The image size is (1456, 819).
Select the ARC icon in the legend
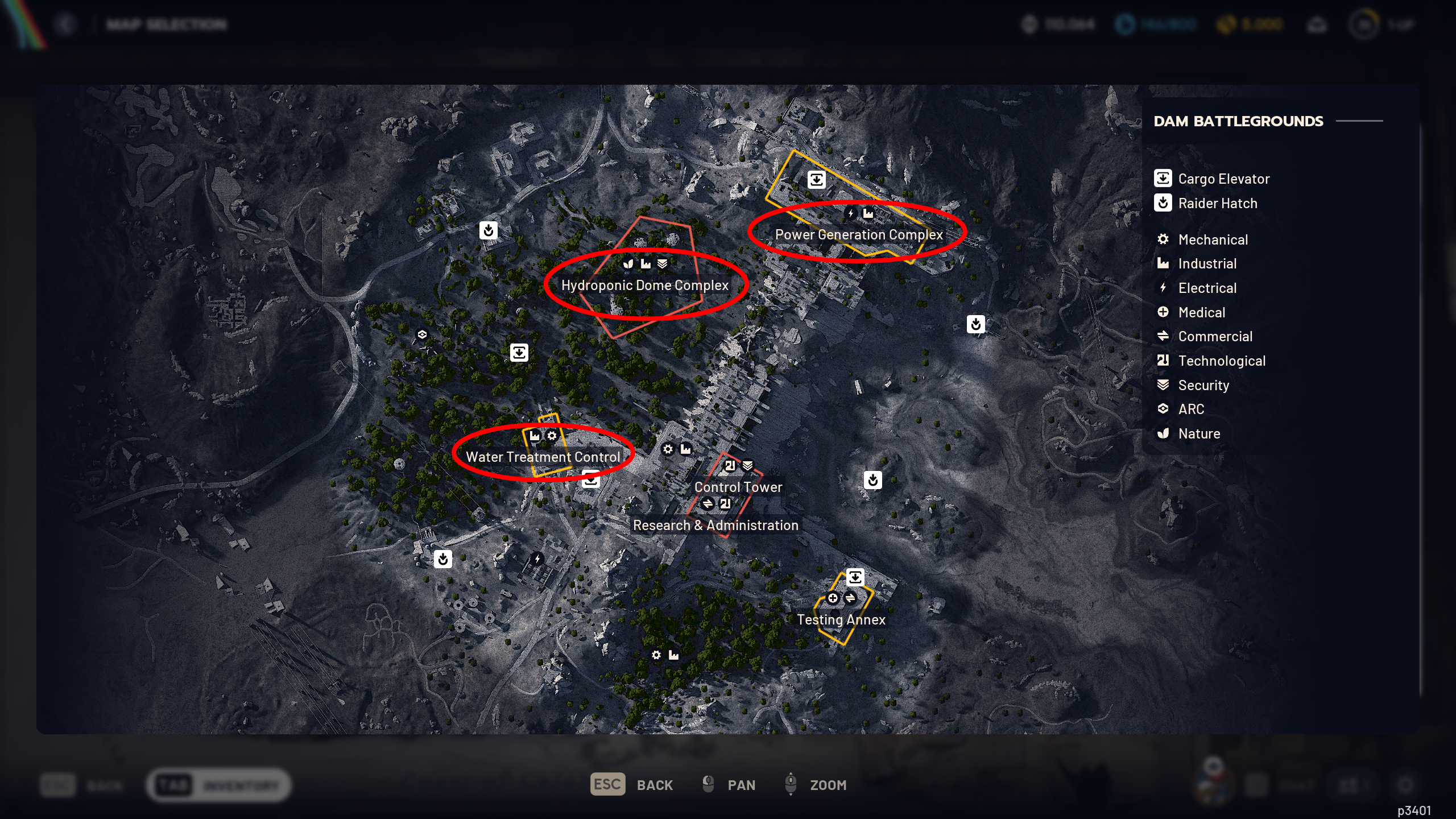coord(1163,409)
